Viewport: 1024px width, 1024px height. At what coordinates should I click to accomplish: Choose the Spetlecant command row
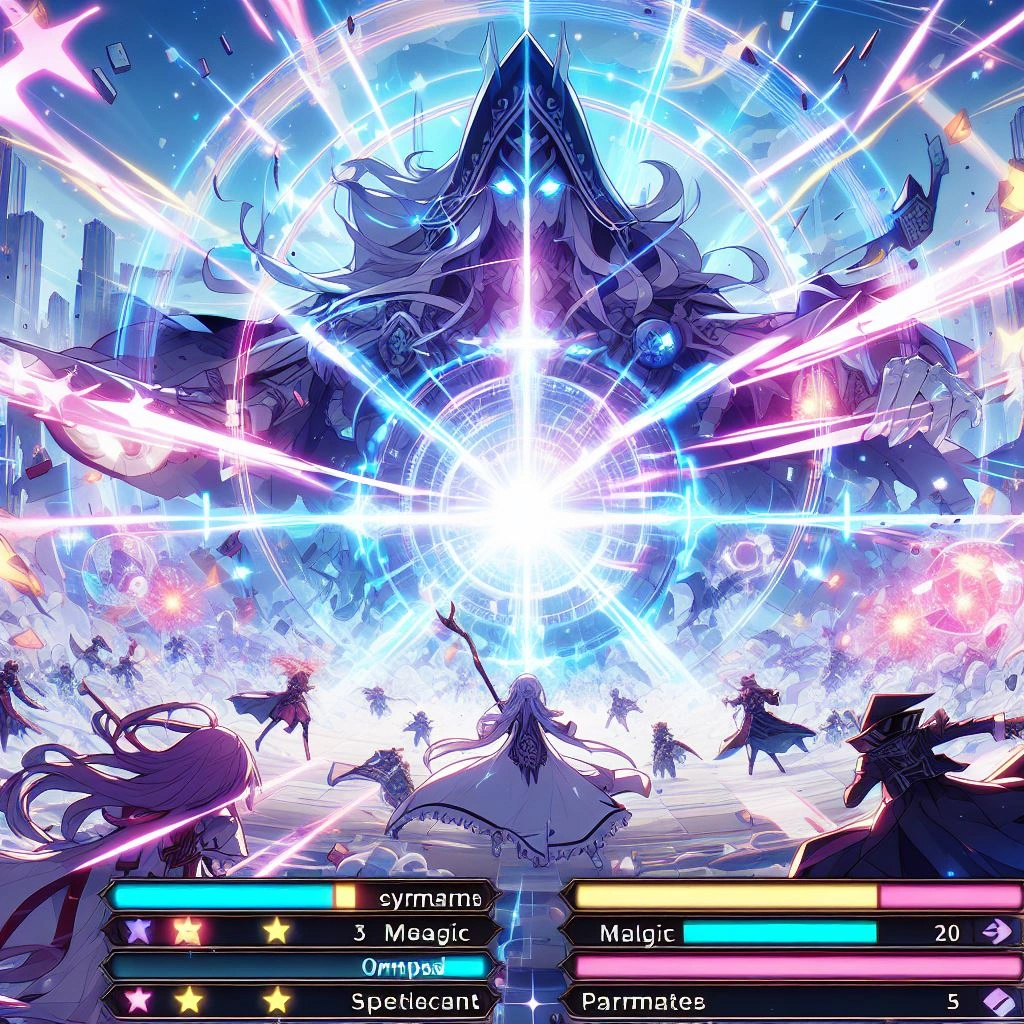(415, 1000)
